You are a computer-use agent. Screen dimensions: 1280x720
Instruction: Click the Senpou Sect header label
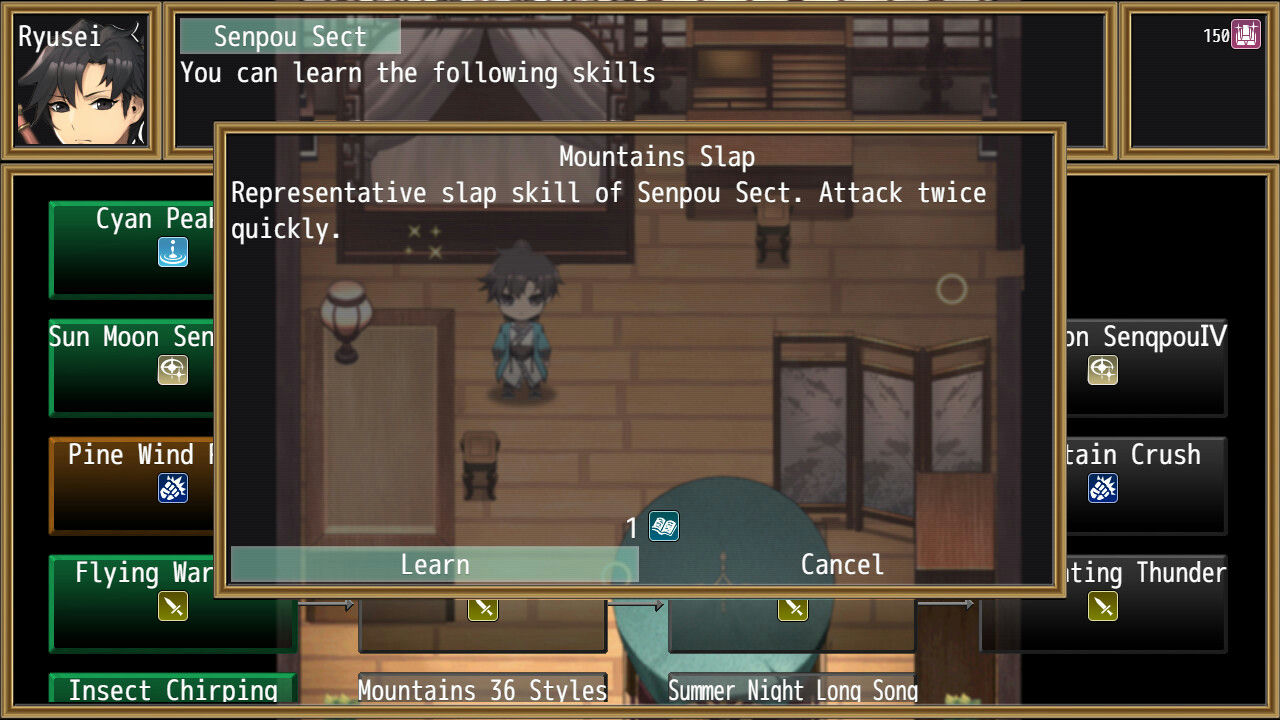(x=288, y=36)
